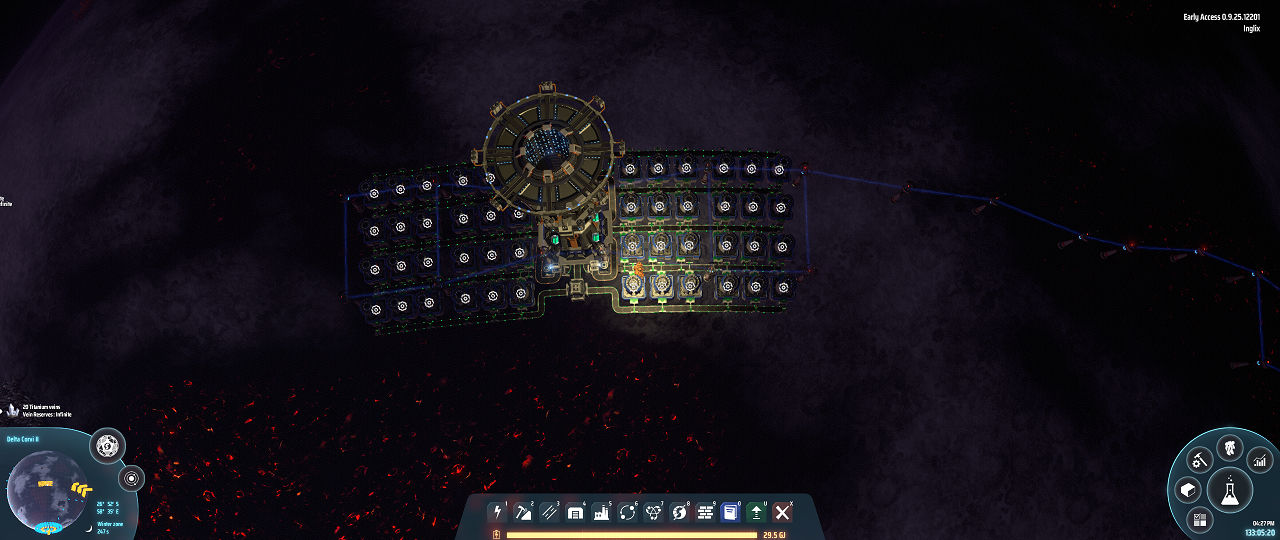Image resolution: width=1280 pixels, height=540 pixels.
Task: Show the production statistics chart
Action: 1259,460
